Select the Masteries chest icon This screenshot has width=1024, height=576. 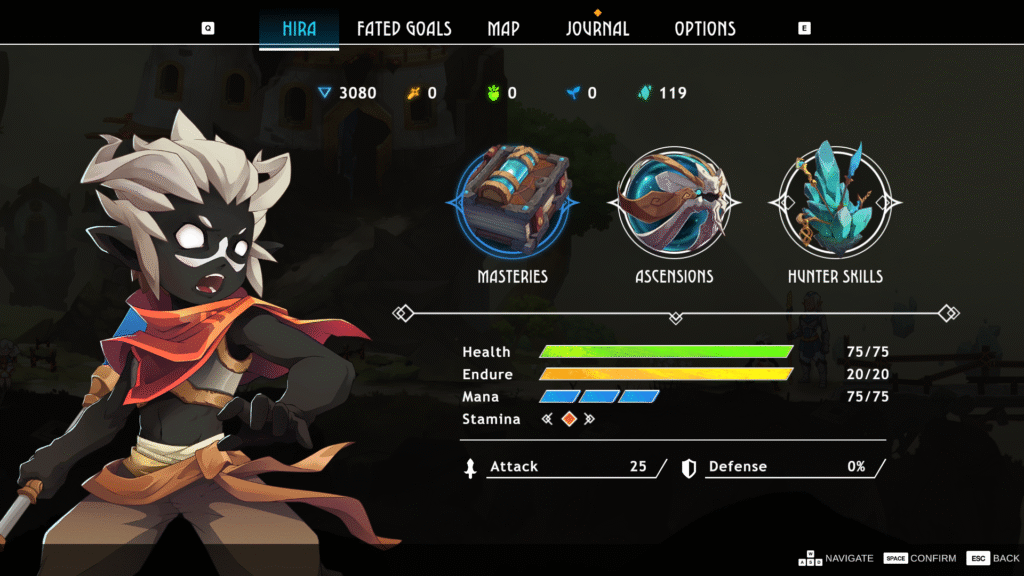[514, 201]
